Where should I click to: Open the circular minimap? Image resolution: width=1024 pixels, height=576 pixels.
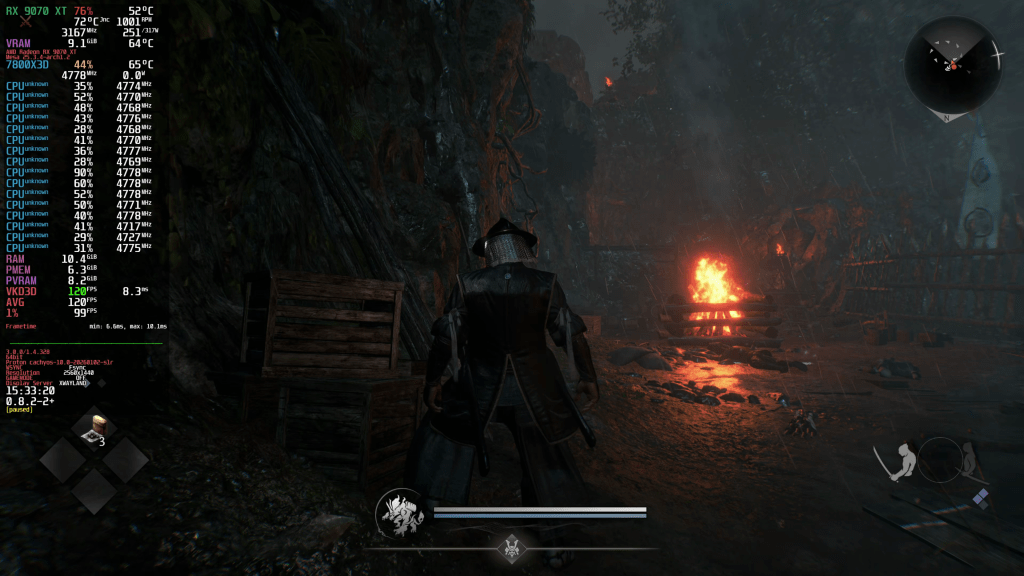pos(953,66)
